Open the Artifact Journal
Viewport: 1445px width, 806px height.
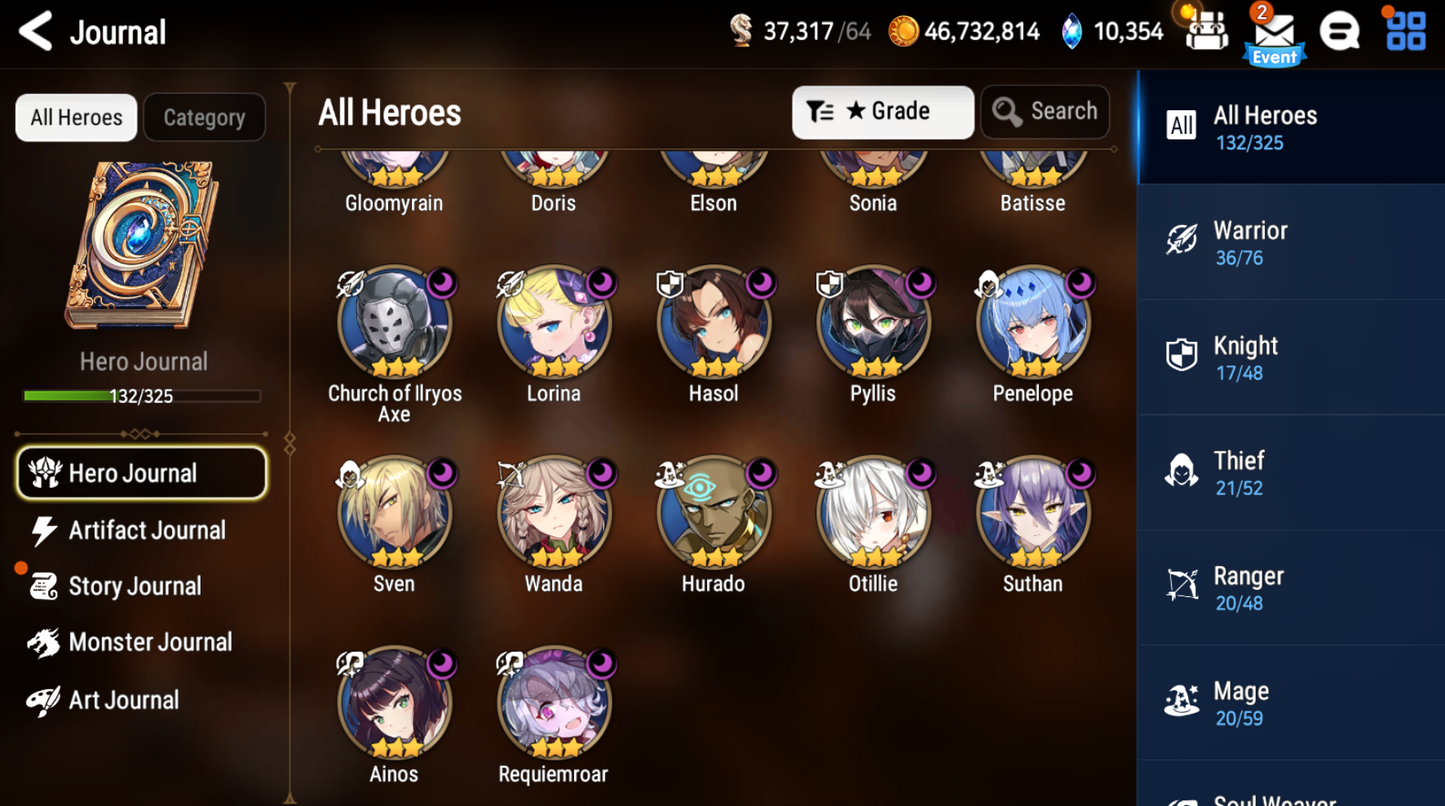click(146, 530)
